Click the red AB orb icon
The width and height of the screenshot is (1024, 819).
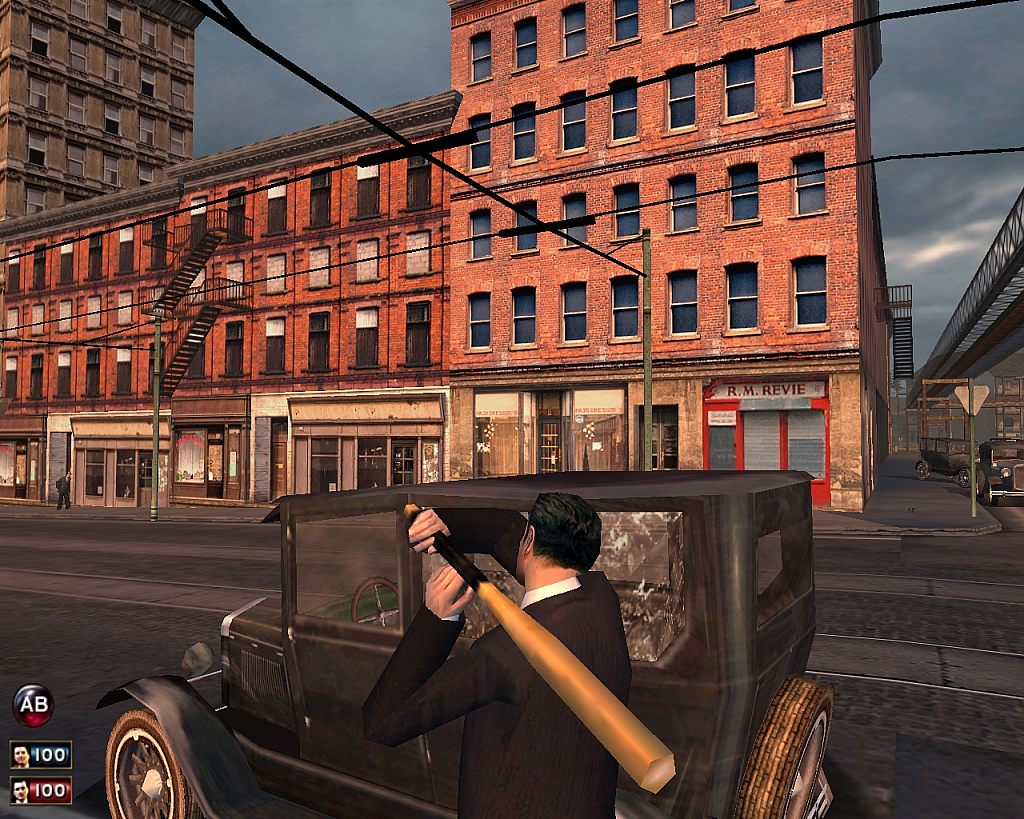pos(33,705)
